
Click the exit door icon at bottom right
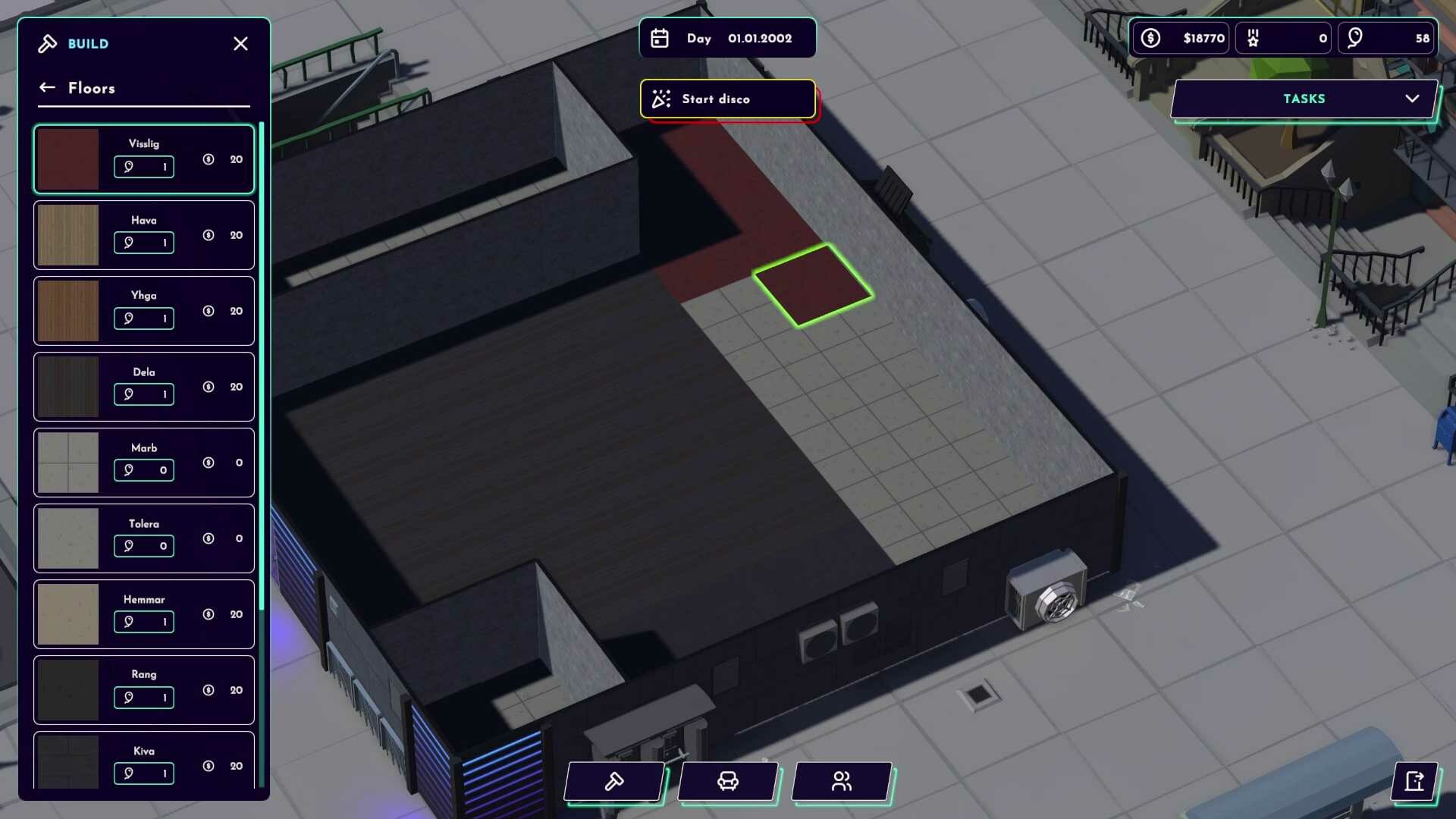click(1415, 783)
